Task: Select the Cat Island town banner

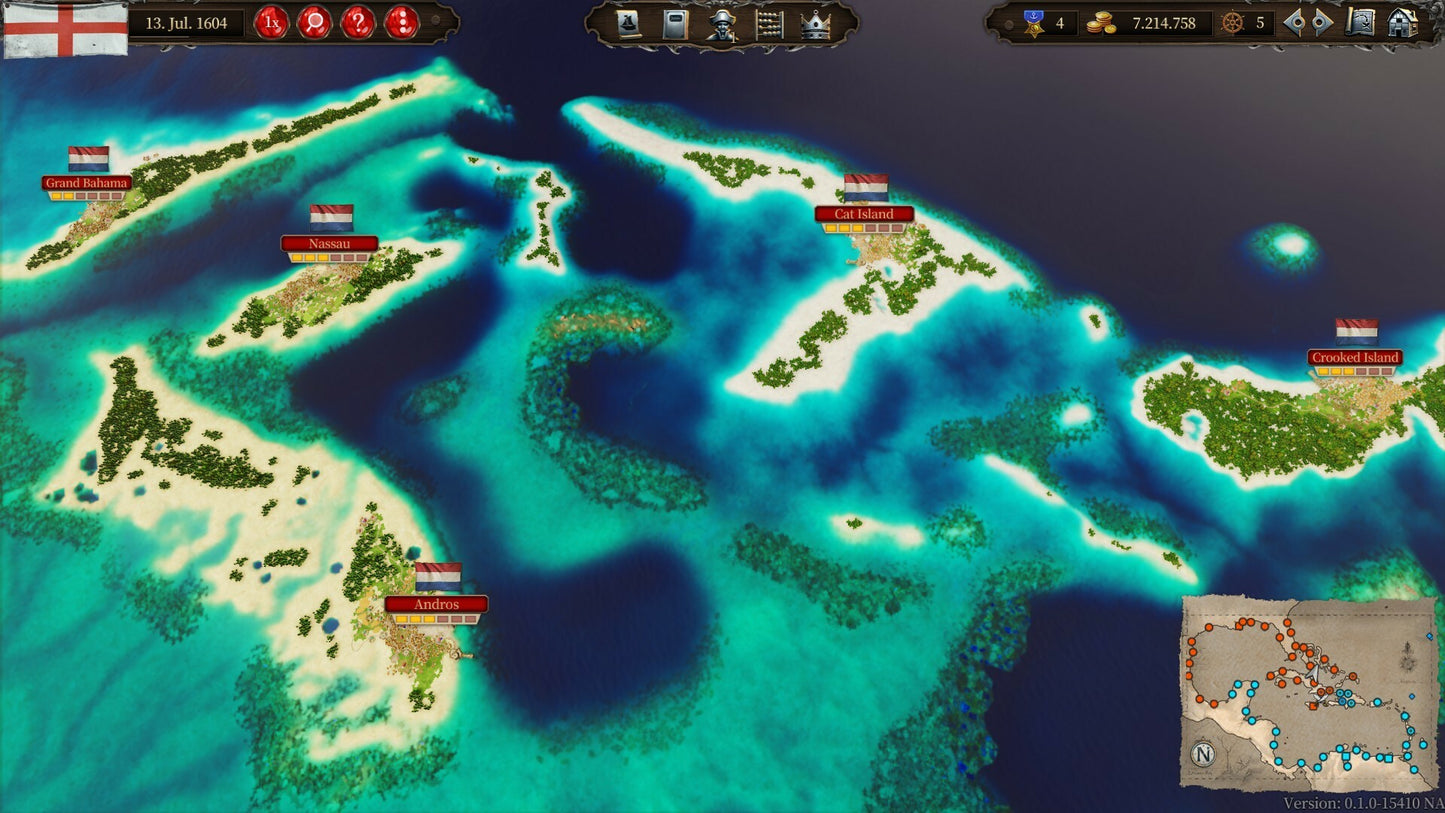Action: pyautogui.click(x=866, y=214)
